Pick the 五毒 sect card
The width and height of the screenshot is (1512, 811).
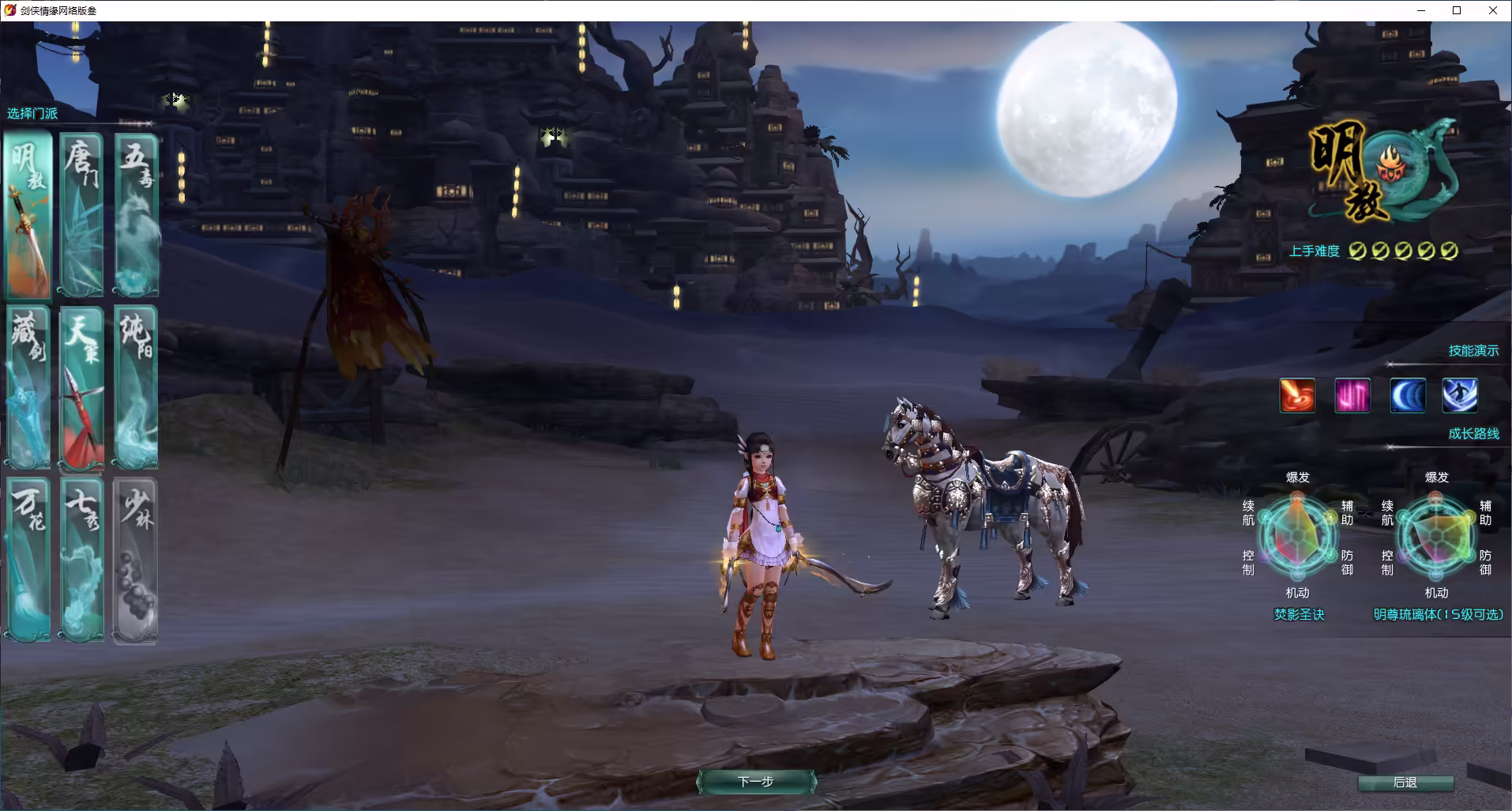136,215
